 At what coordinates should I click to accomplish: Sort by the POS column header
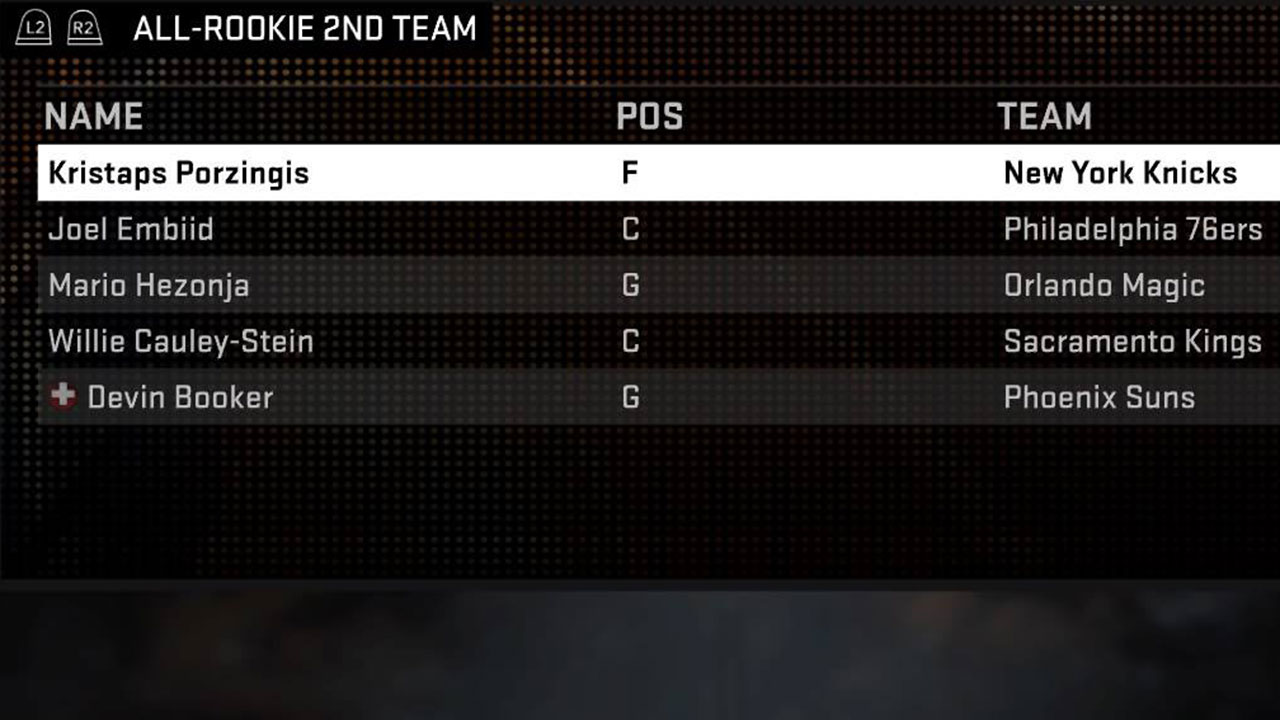(649, 117)
